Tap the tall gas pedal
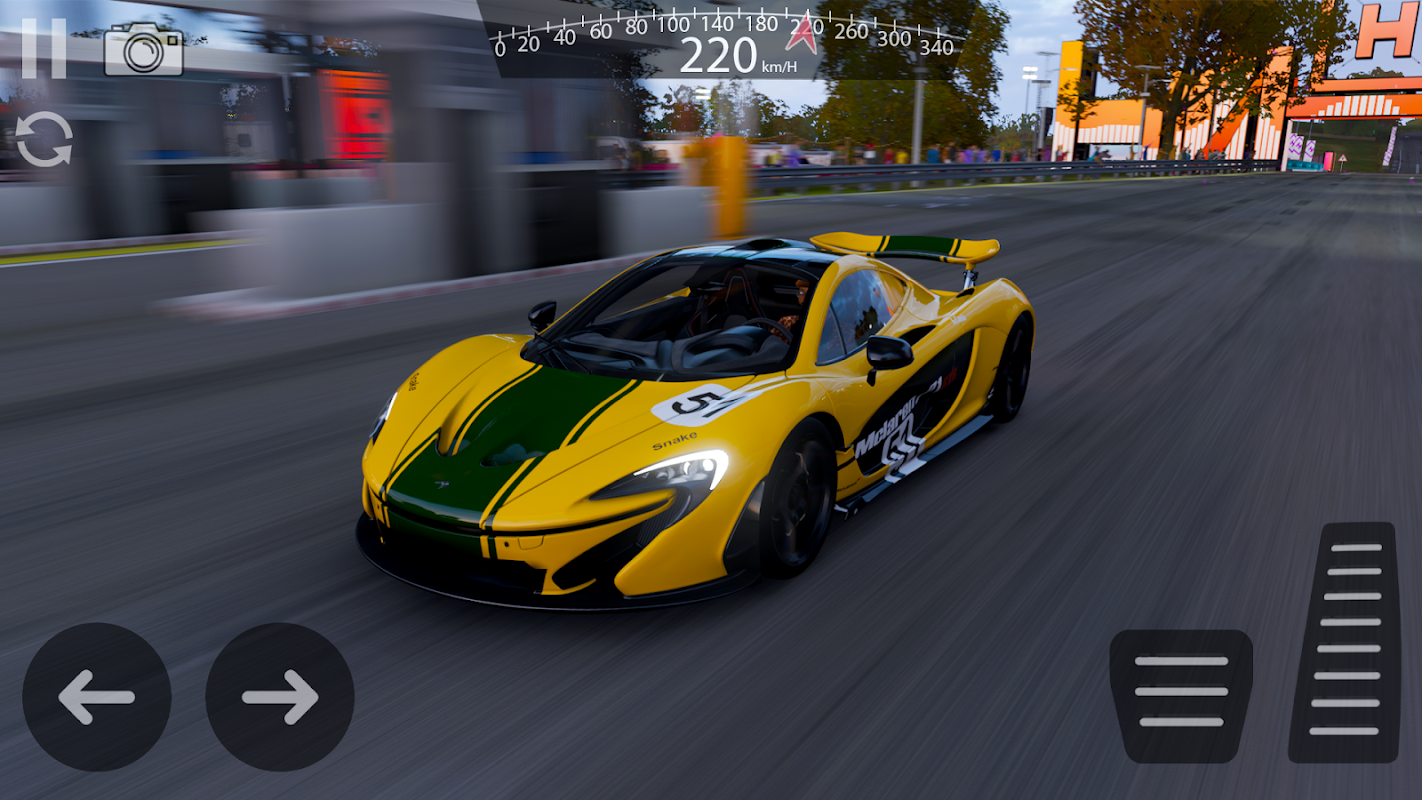1422x800 pixels. (1346, 642)
